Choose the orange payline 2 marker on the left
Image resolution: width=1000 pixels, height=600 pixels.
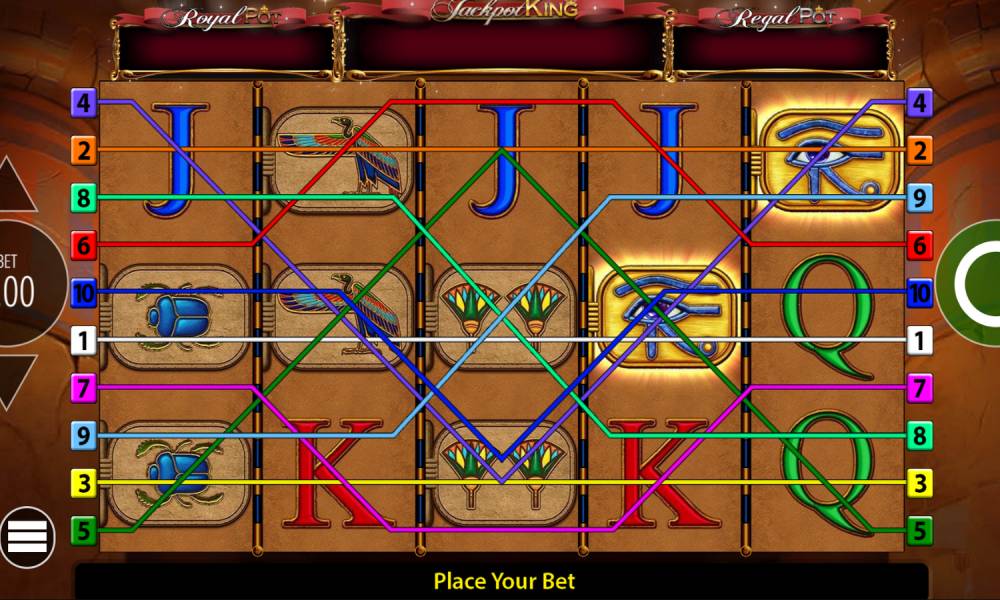point(84,151)
